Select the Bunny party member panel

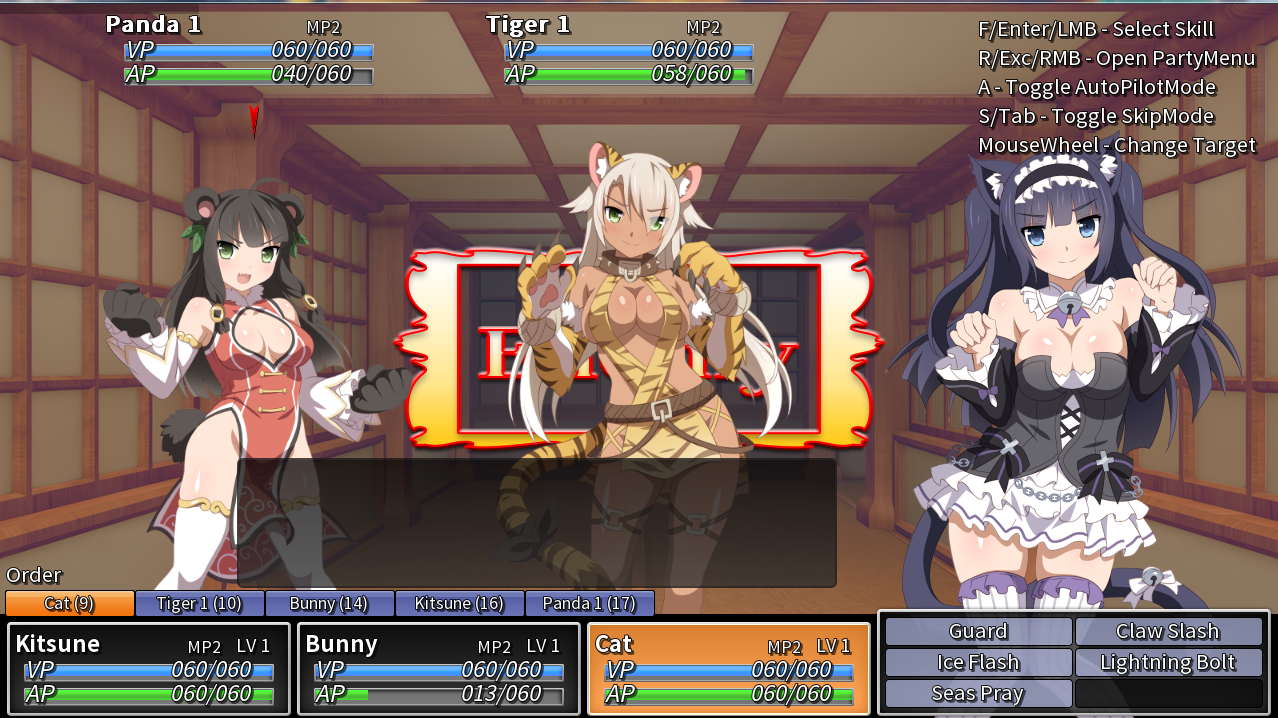pyautogui.click(x=439, y=668)
